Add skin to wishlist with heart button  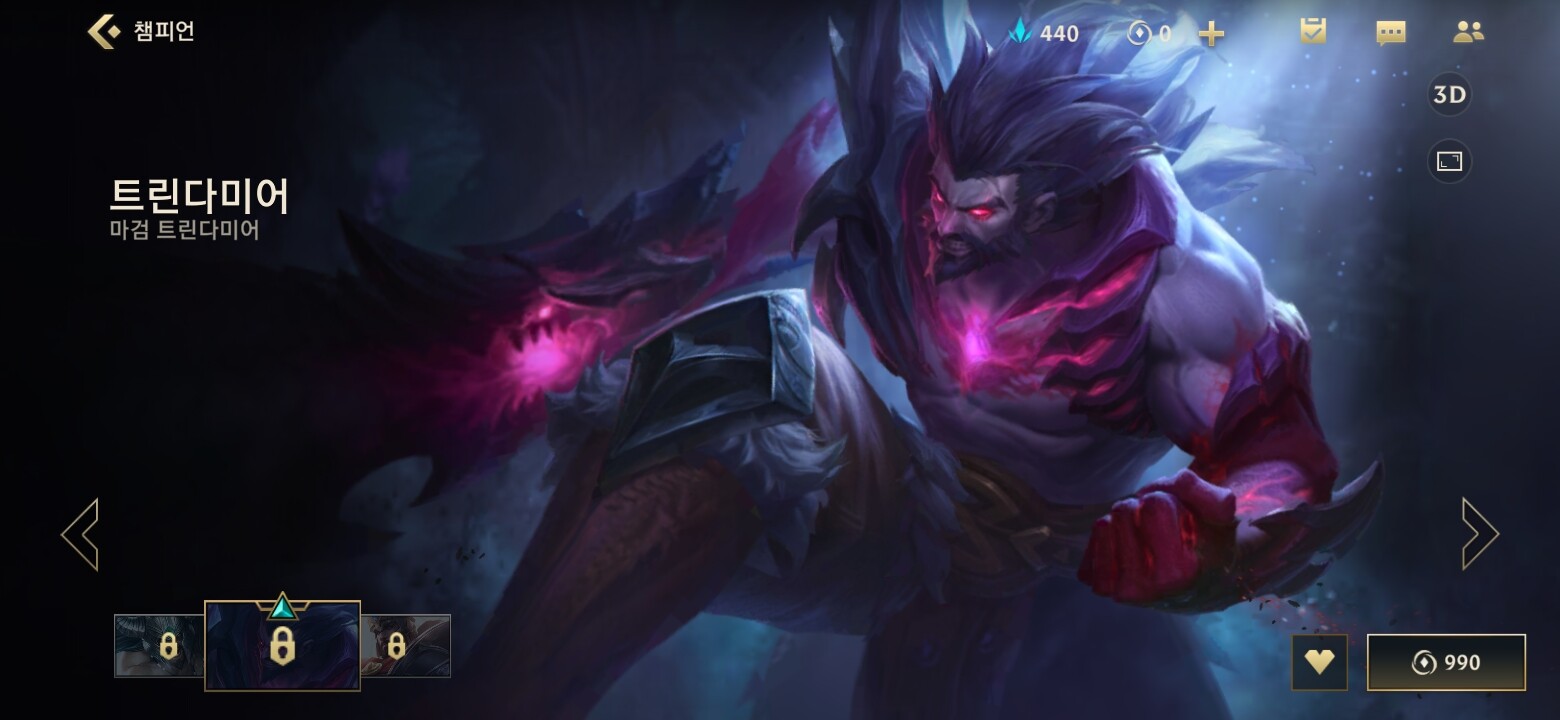pos(1319,662)
